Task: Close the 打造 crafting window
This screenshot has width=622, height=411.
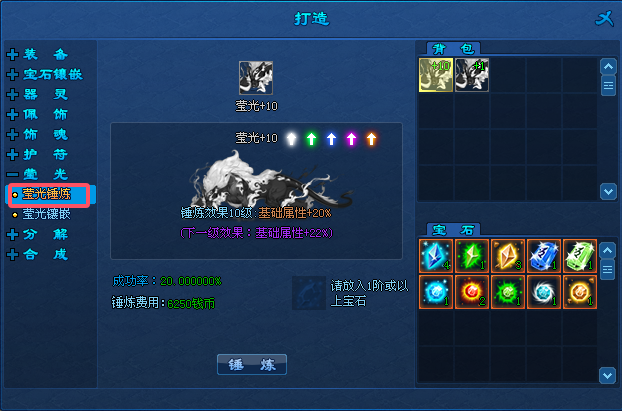Action: [x=603, y=18]
